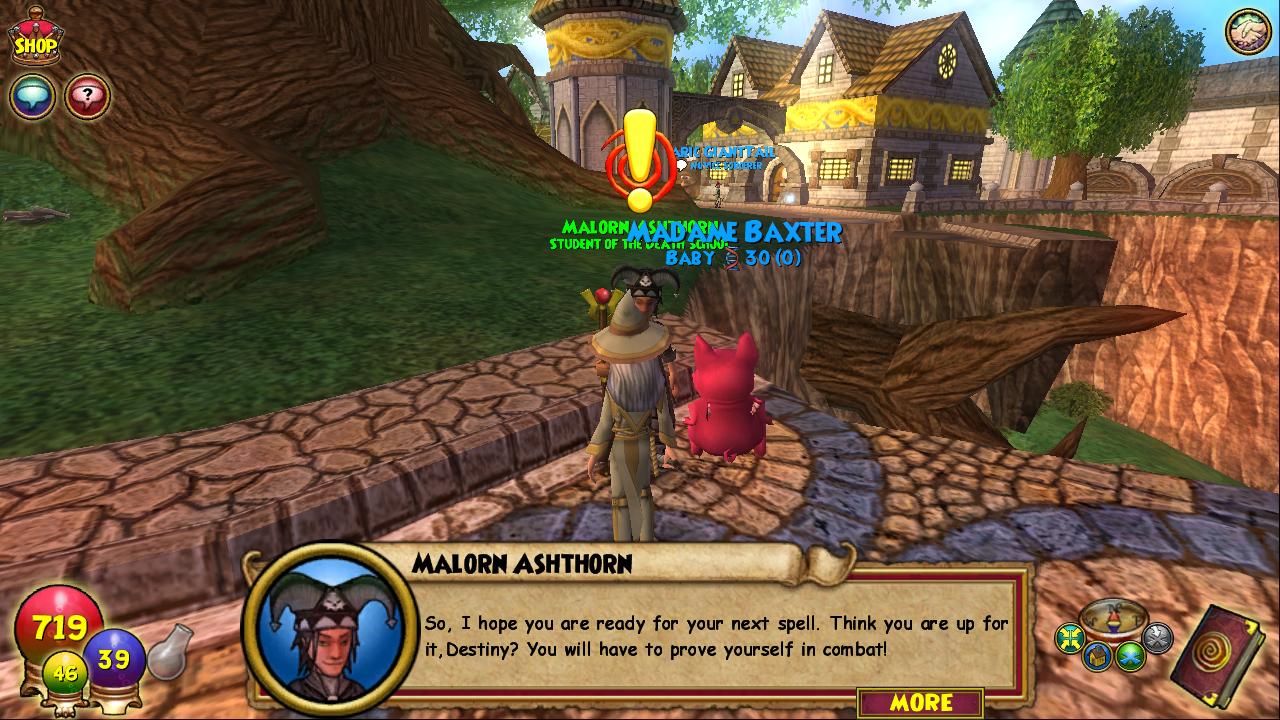1280x720 pixels.
Task: Click the compass above the teleport icons
Action: pos(1114,617)
